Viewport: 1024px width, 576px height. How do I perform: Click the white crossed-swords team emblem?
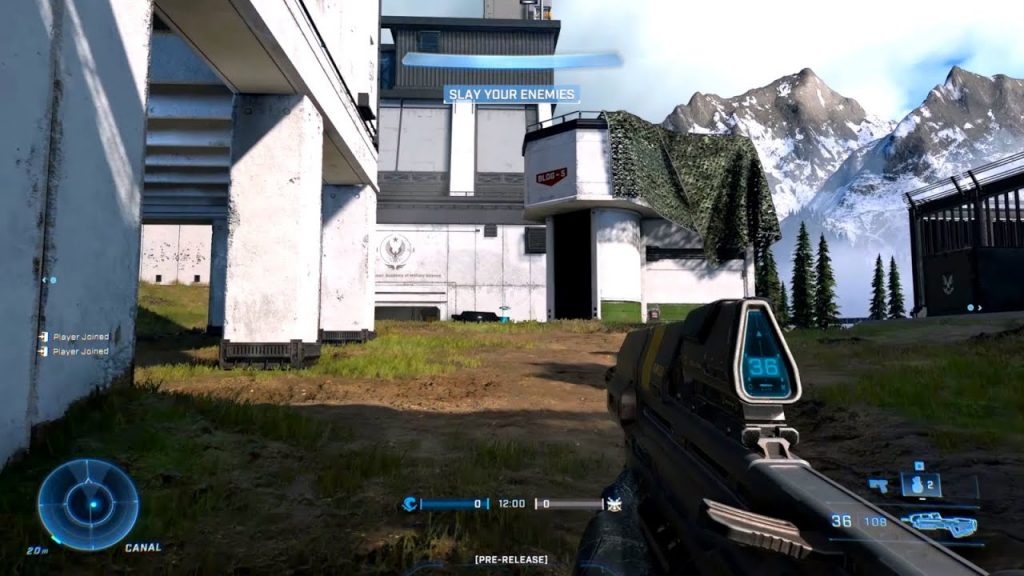615,504
